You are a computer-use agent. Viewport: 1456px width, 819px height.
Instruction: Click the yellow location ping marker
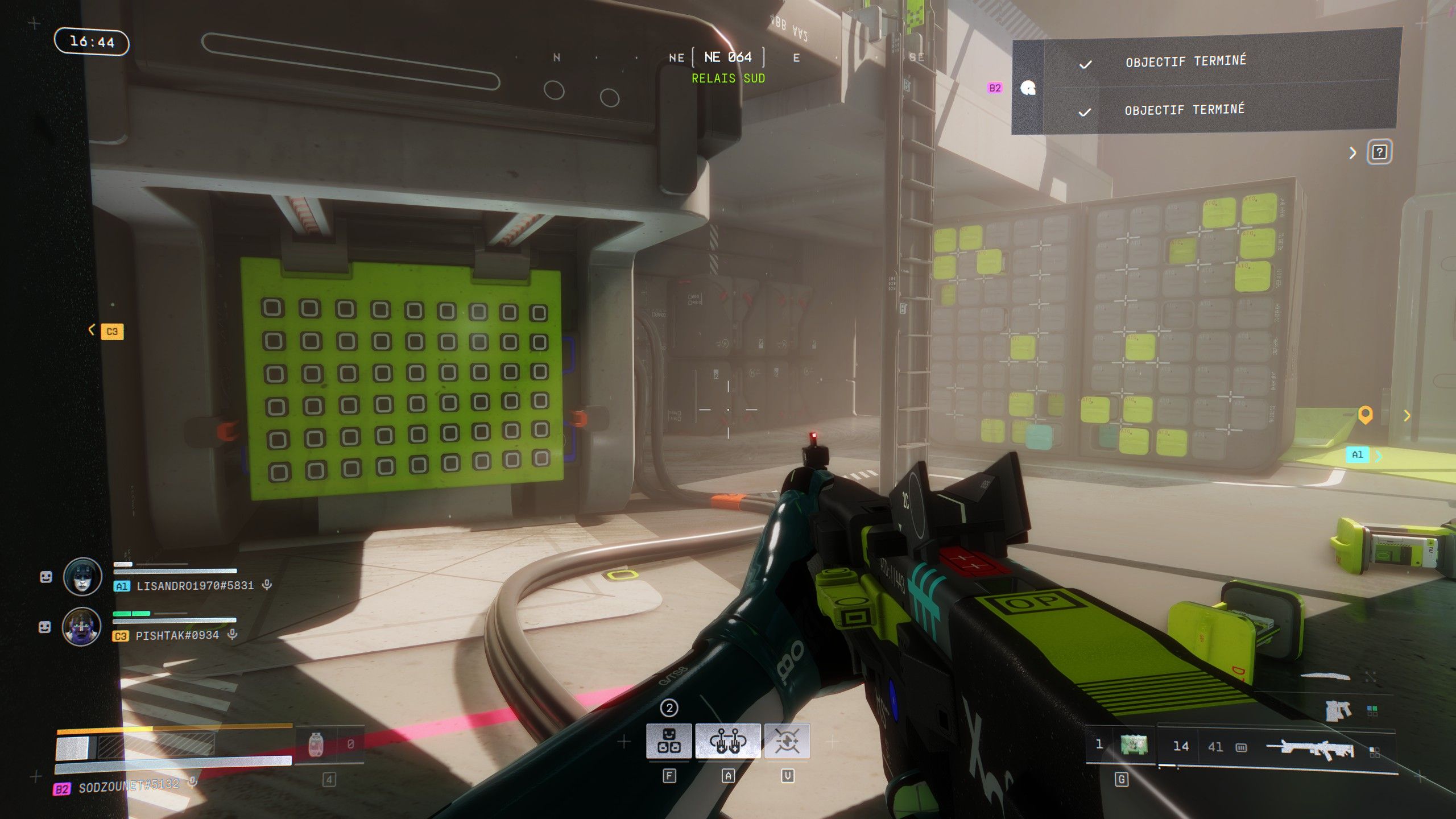1366,415
